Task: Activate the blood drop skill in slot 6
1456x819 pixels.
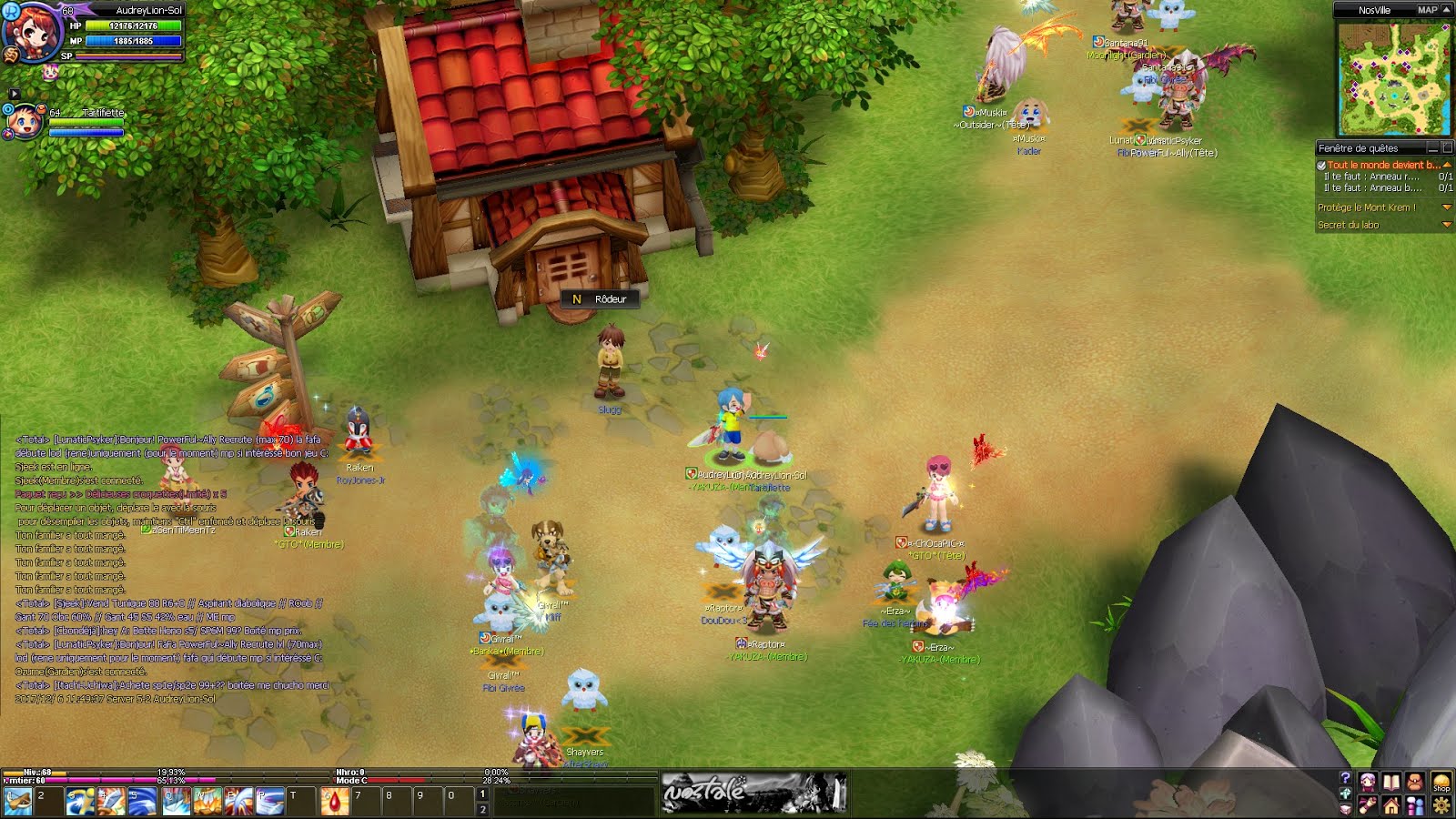Action: tap(337, 800)
